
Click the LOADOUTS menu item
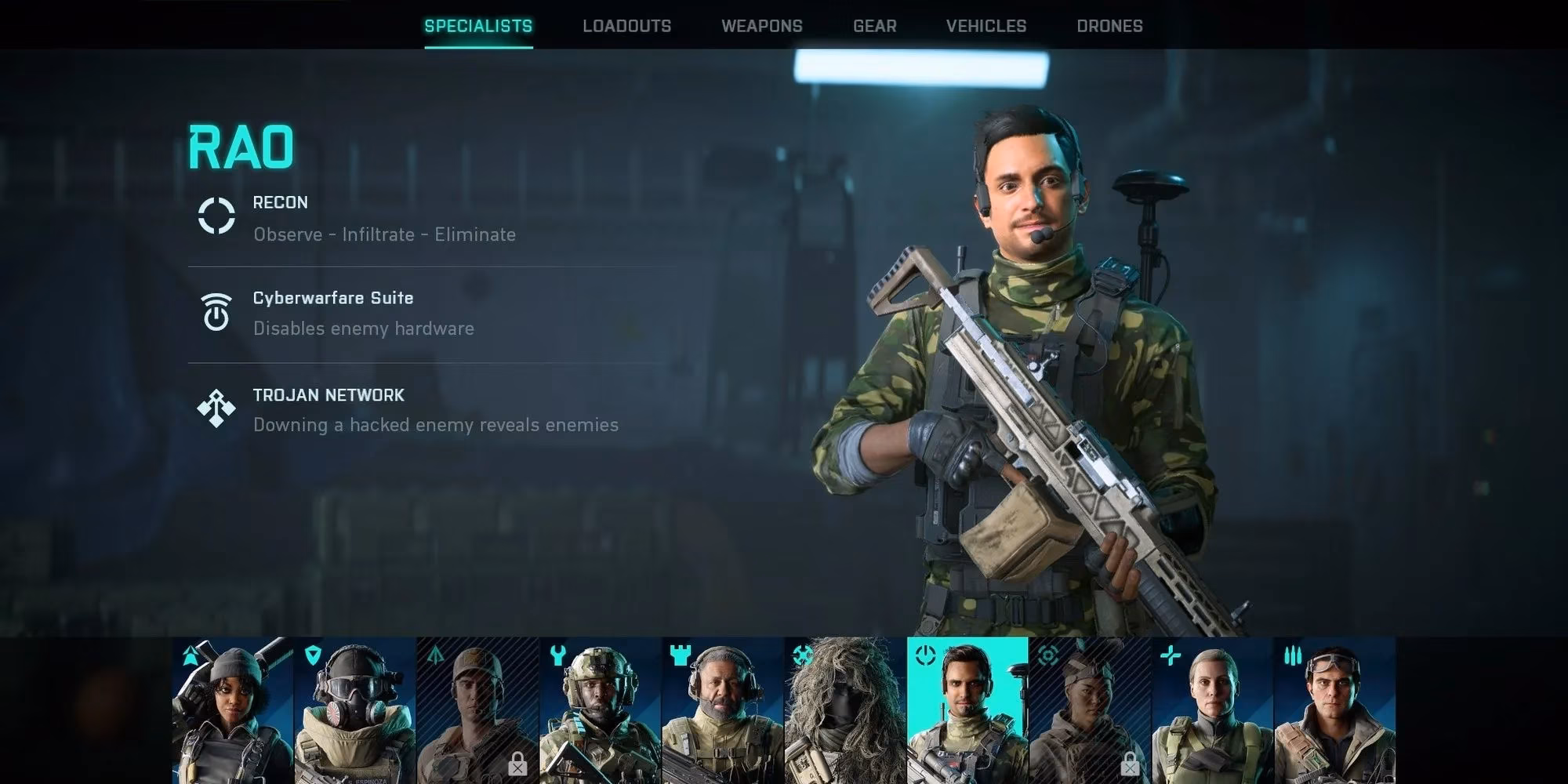[626, 25]
